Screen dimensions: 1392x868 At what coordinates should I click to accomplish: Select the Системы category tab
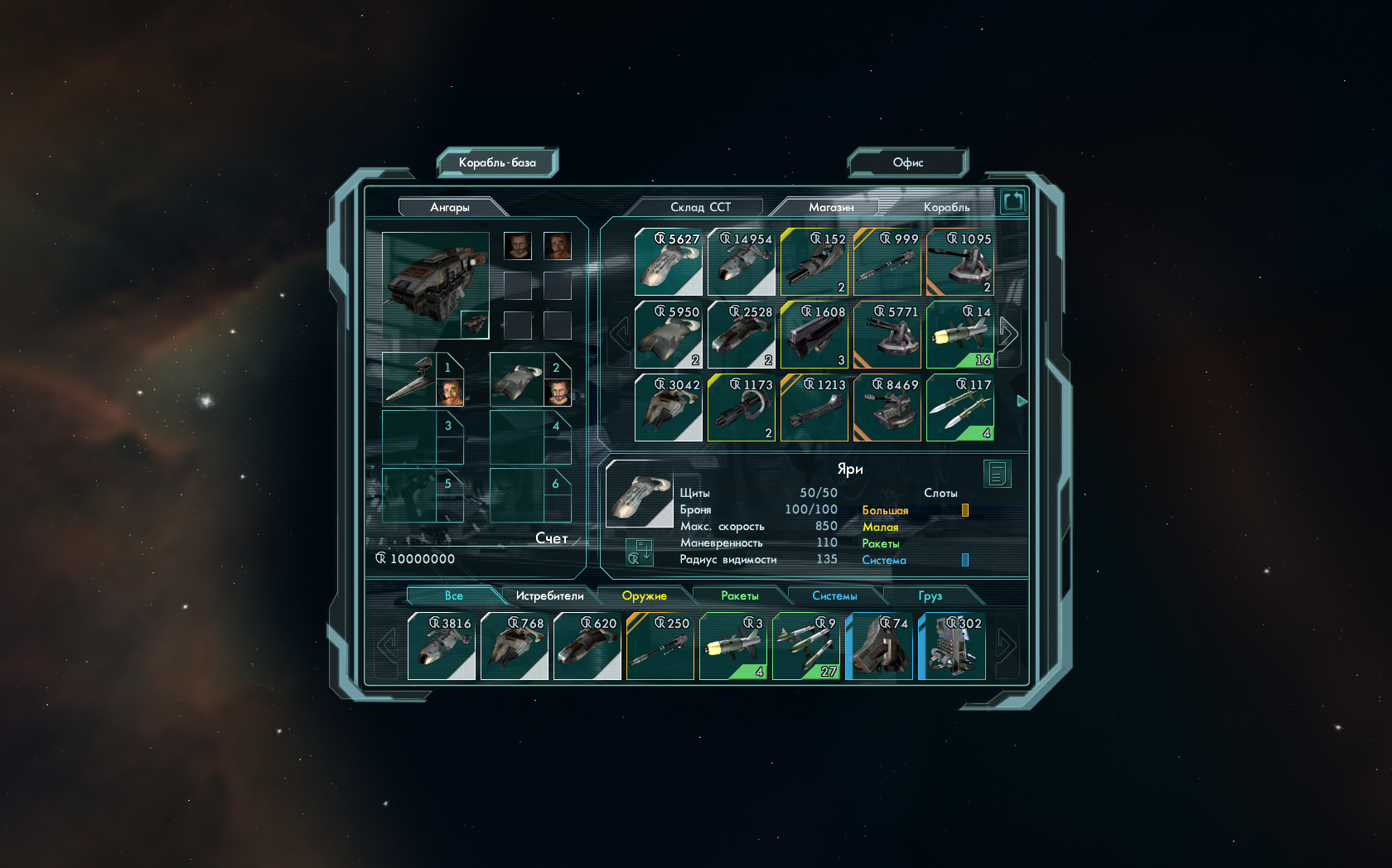(834, 596)
